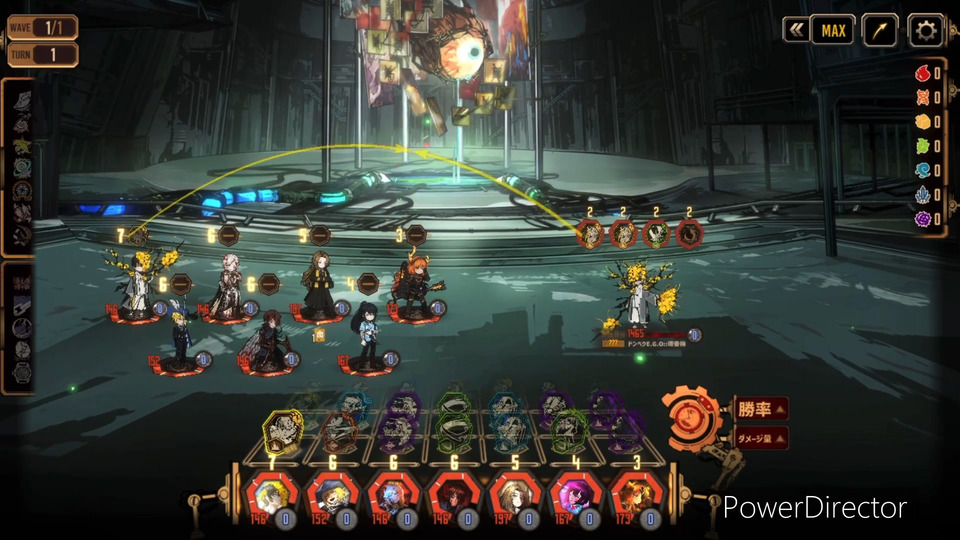Select the blonde sinner portrait with speed 7
Viewport: 960px width, 540px height.
(x=272, y=495)
